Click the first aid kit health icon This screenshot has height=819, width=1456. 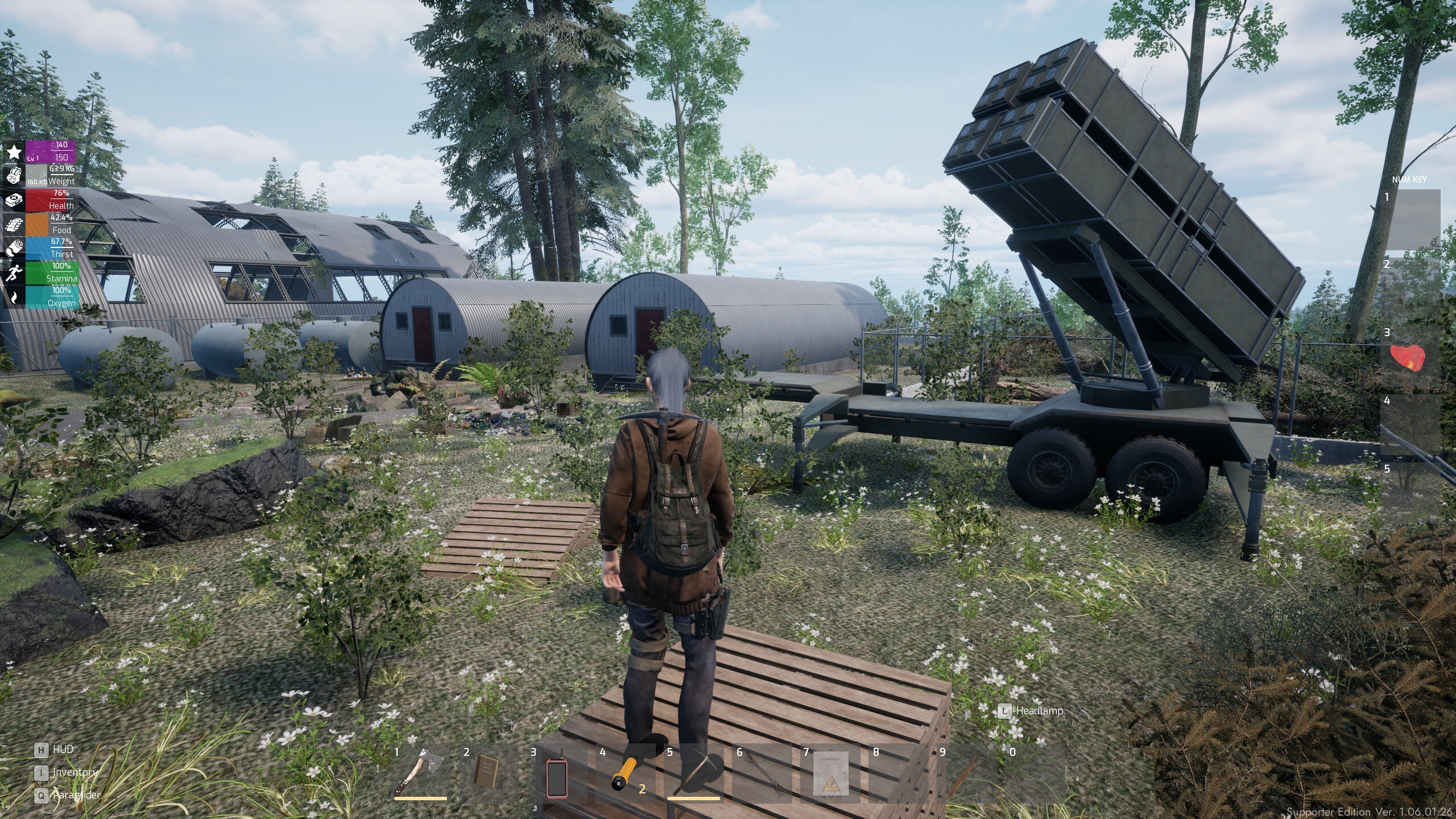coord(14,200)
